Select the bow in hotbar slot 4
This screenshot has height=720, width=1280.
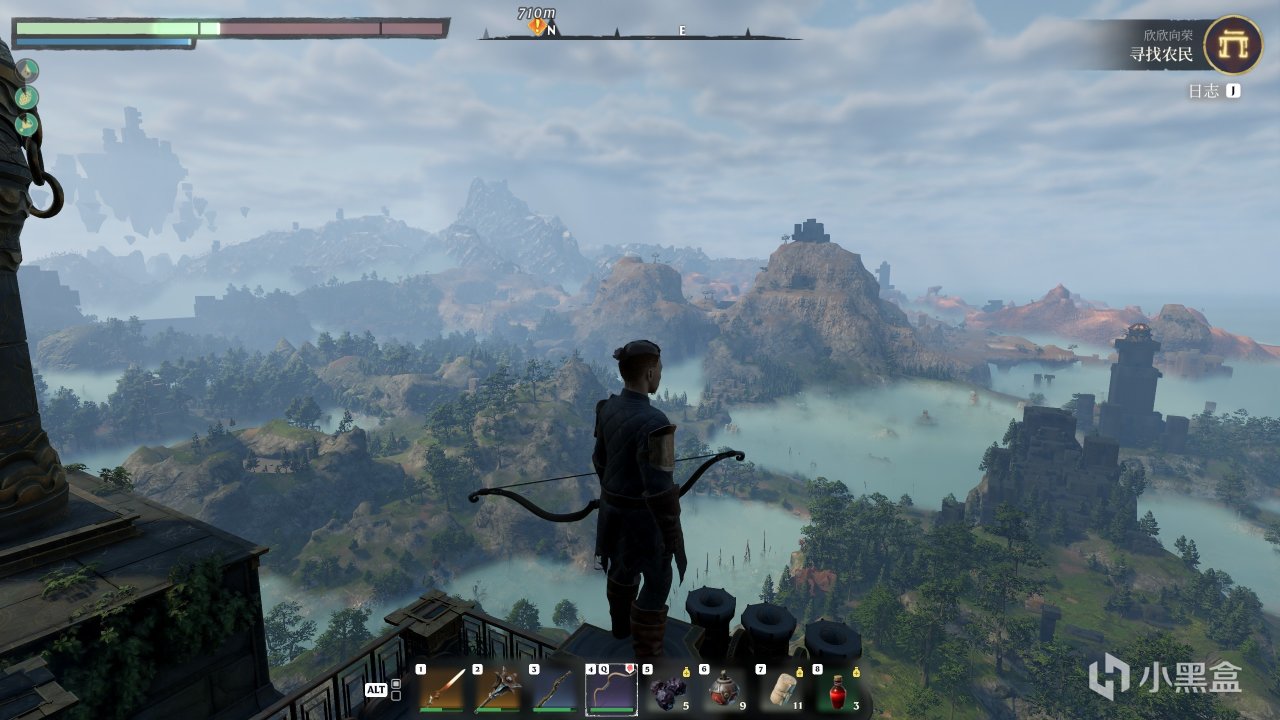coord(611,689)
